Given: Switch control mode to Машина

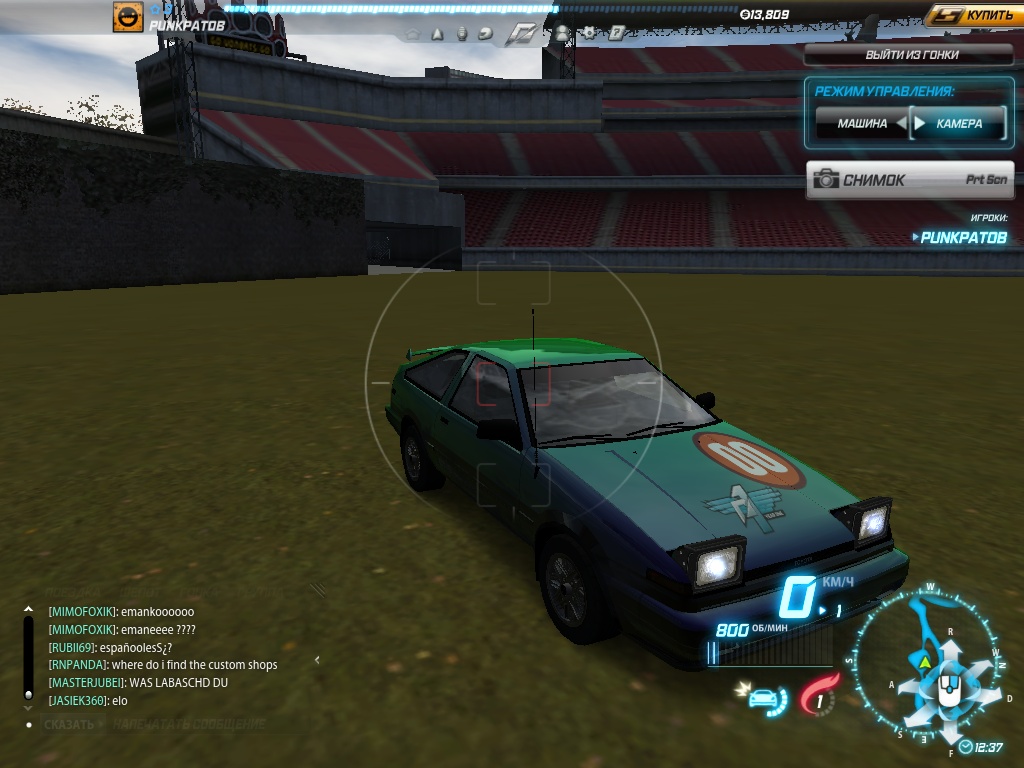Looking at the screenshot, I should [x=862, y=124].
